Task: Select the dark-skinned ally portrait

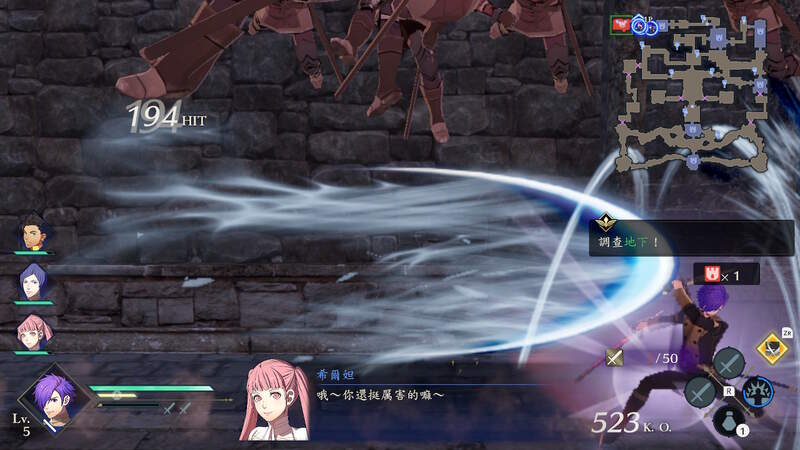Action: [32, 234]
